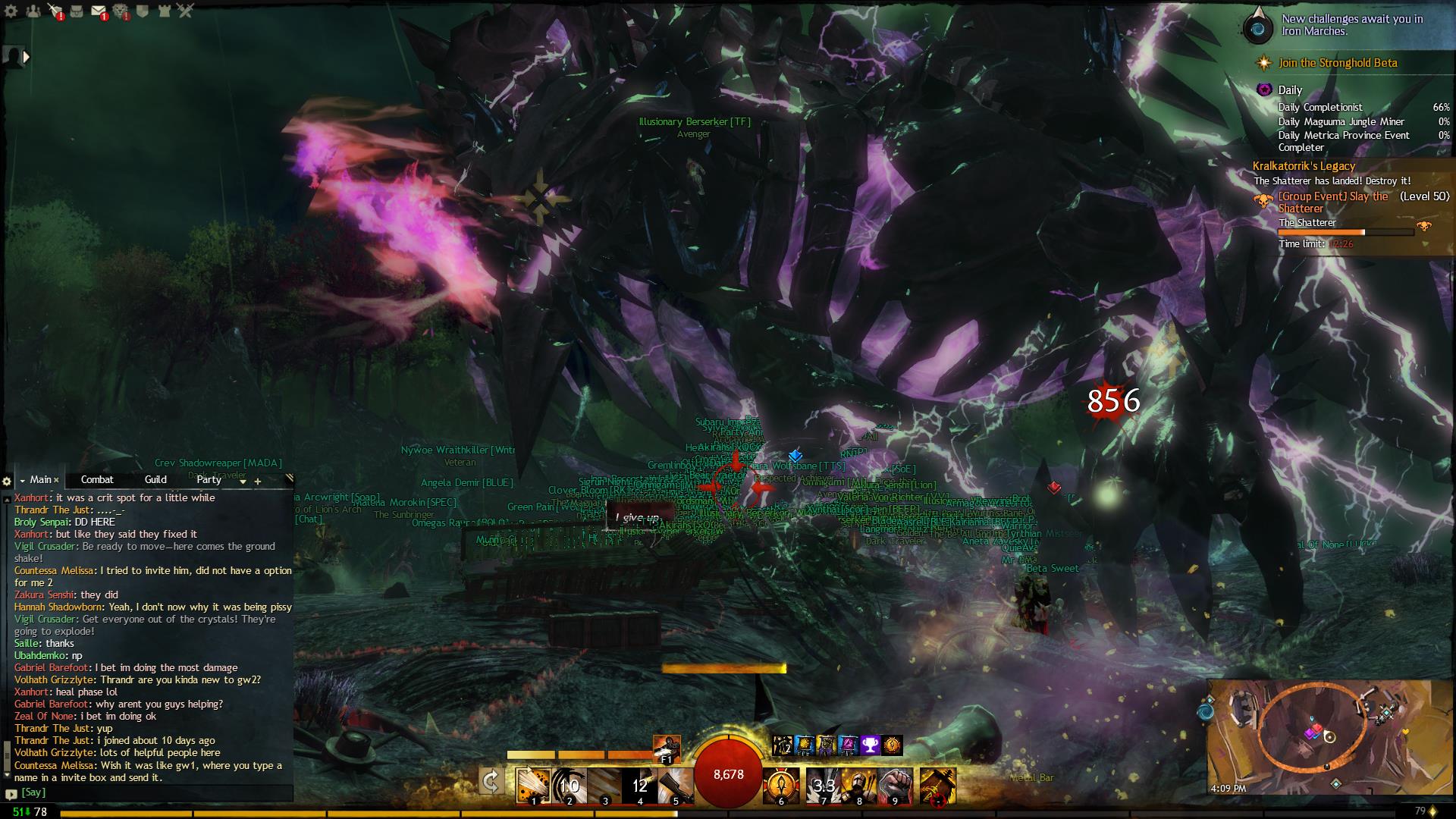Open the mail envelope icon
1456x819 pixels.
(99, 11)
